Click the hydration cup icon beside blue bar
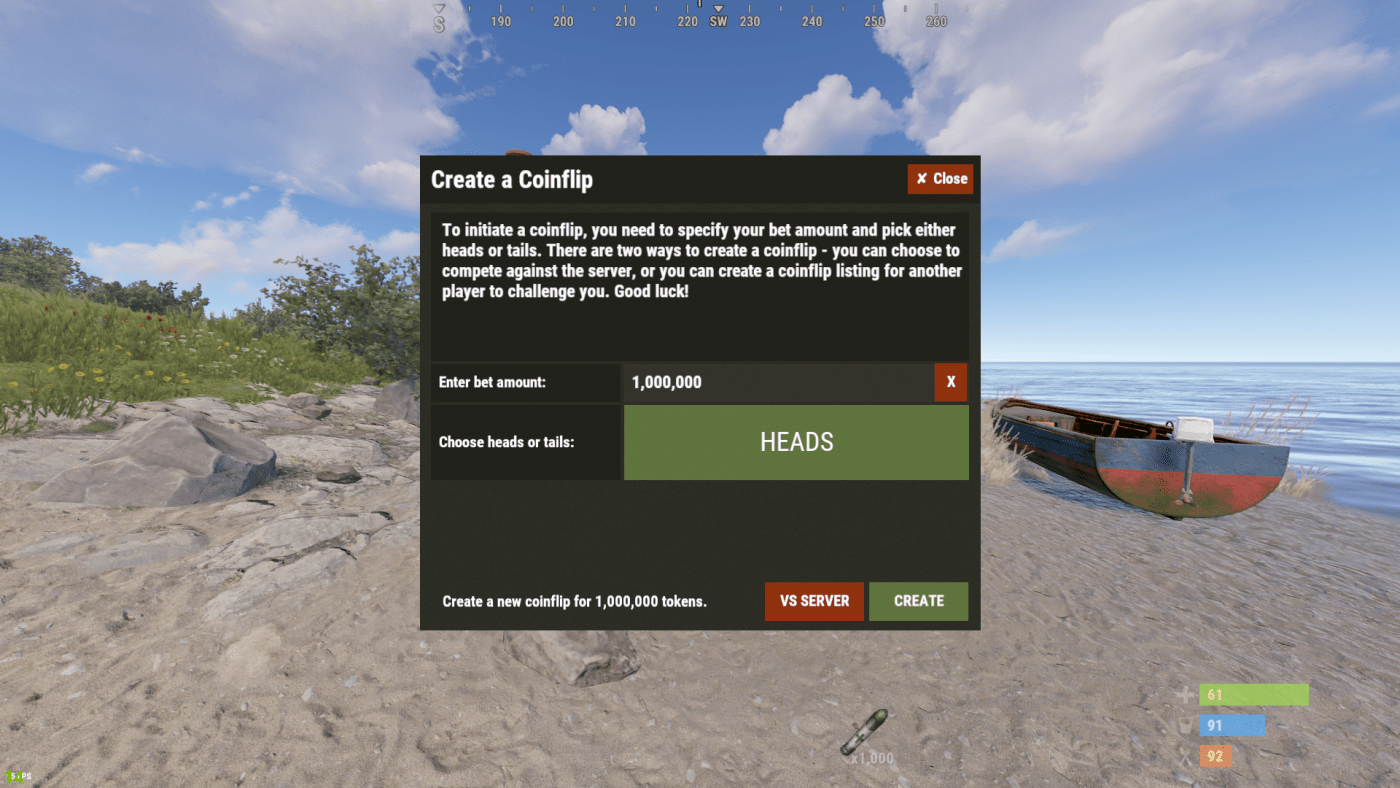This screenshot has height=788, width=1400. pyautogui.click(x=1186, y=725)
